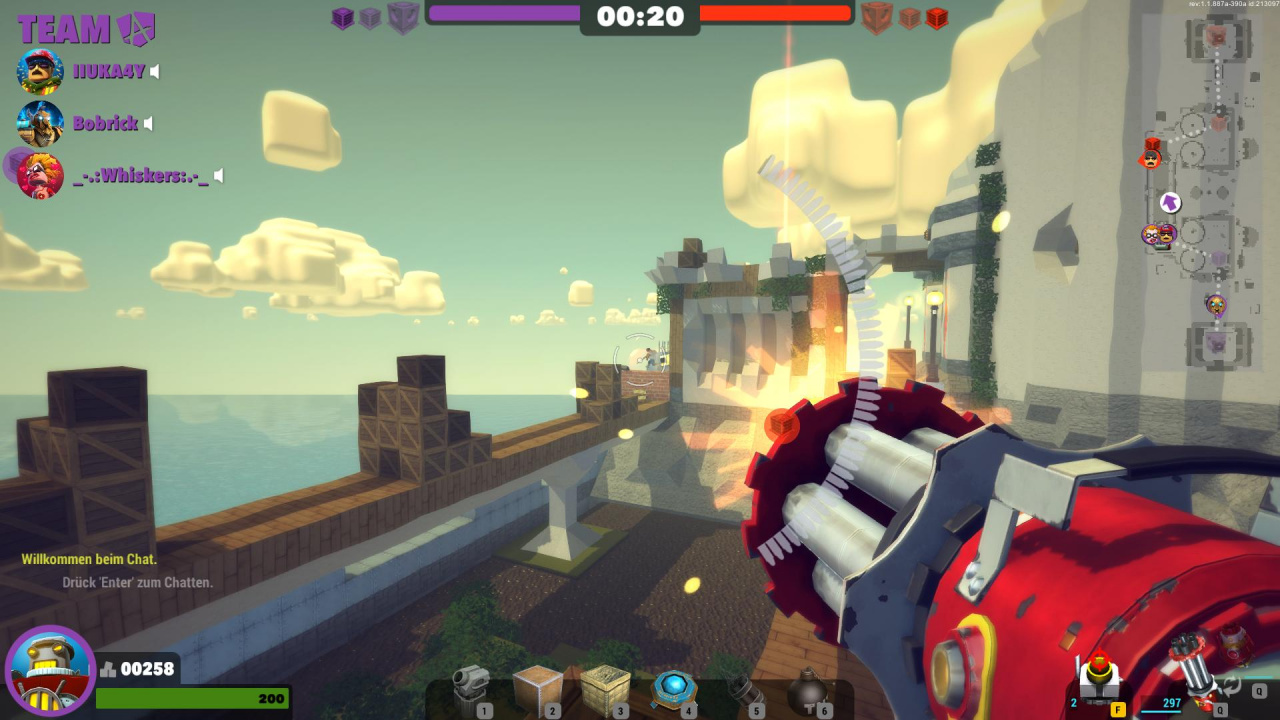Click the weapon swap arrows icon
The image size is (1280, 720).
pyautogui.click(x=1233, y=686)
